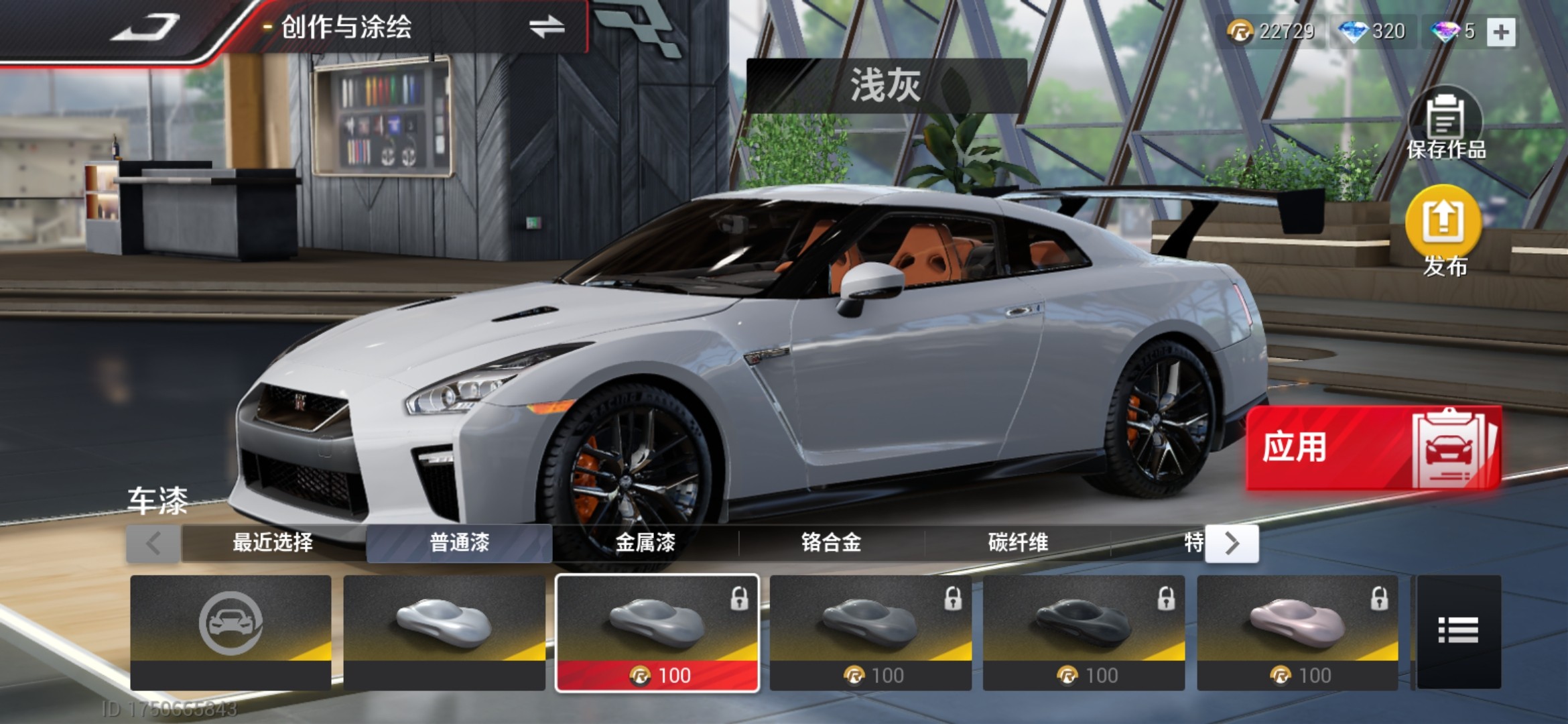
Task: Apply the paint with the red 应用 button
Action: point(1373,447)
